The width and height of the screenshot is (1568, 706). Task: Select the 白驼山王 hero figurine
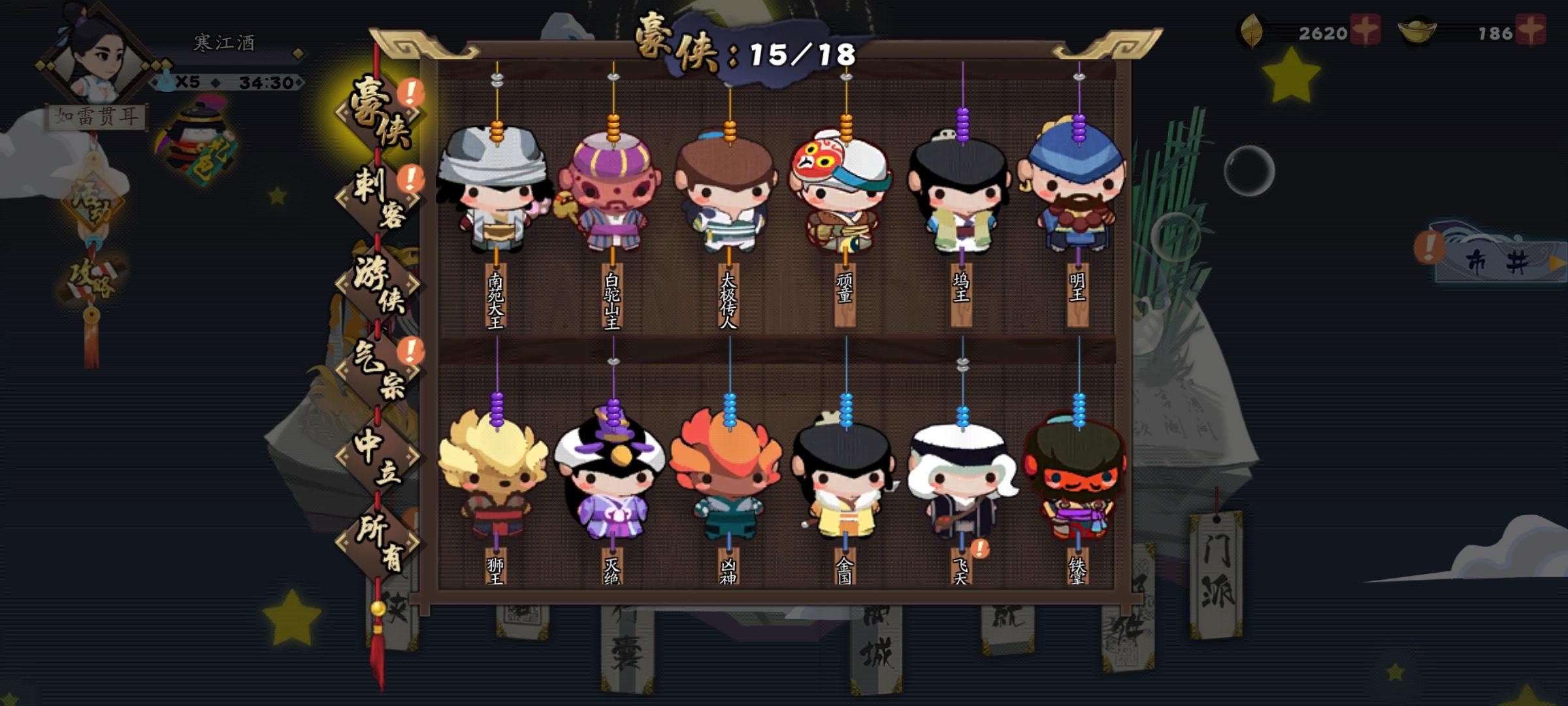tap(614, 196)
